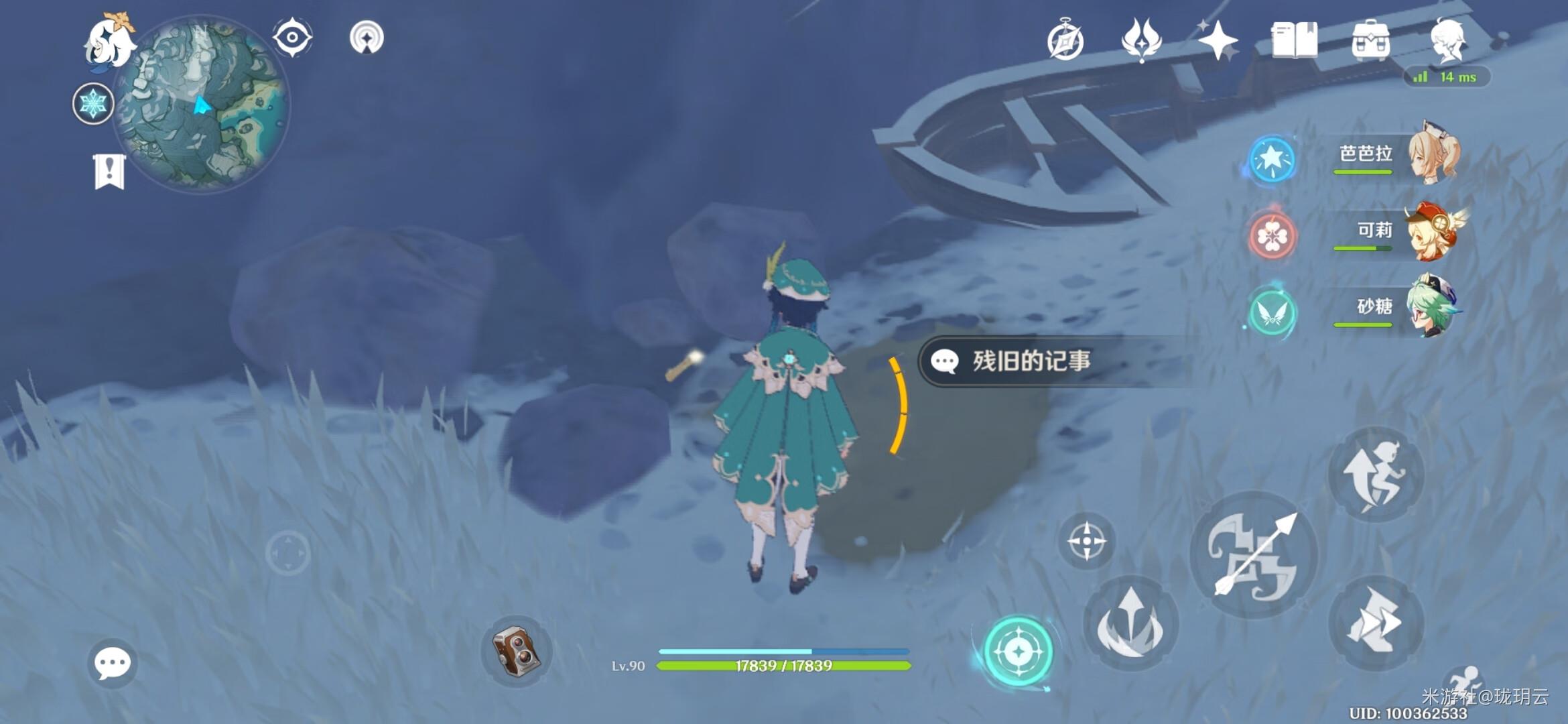
Task: Tap the snowflake sheer cold indicator
Action: click(x=93, y=104)
